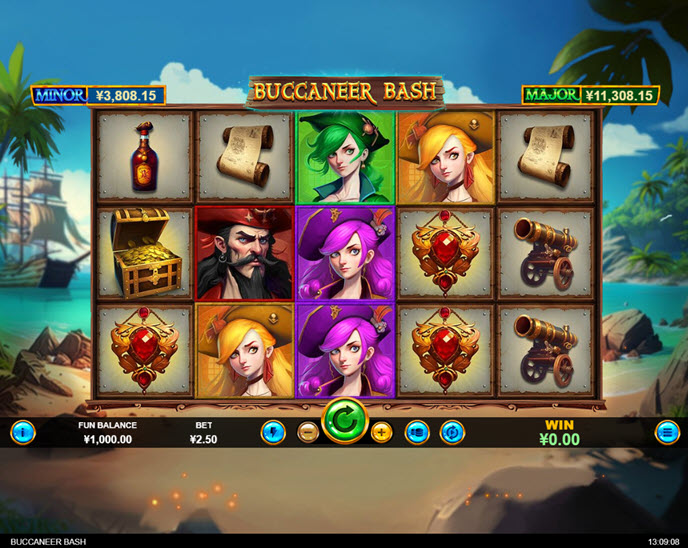The width and height of the screenshot is (688, 548).
Task: Open the hamburger menu on the right
Action: 667,432
